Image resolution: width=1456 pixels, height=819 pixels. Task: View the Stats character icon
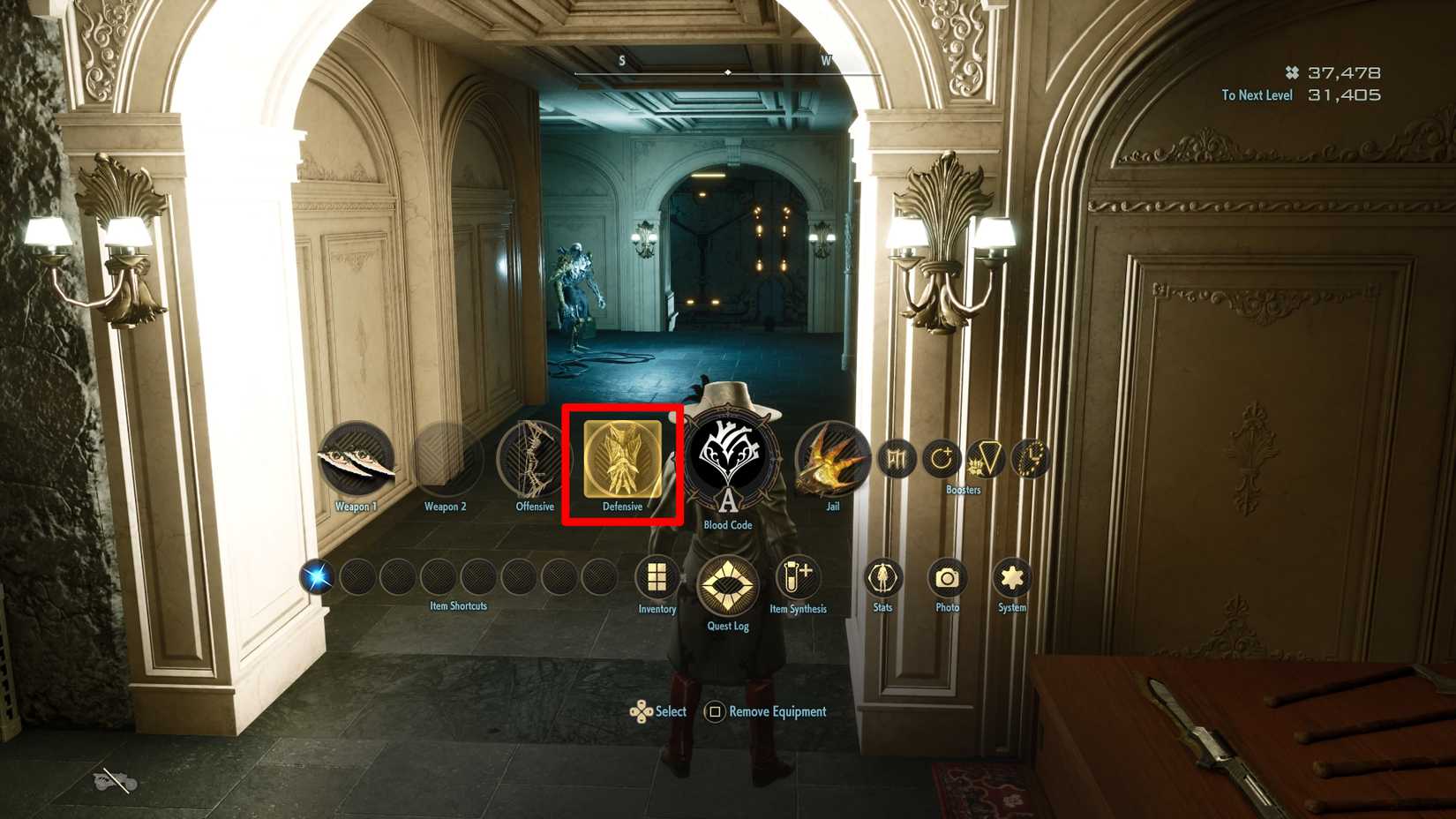pos(882,578)
